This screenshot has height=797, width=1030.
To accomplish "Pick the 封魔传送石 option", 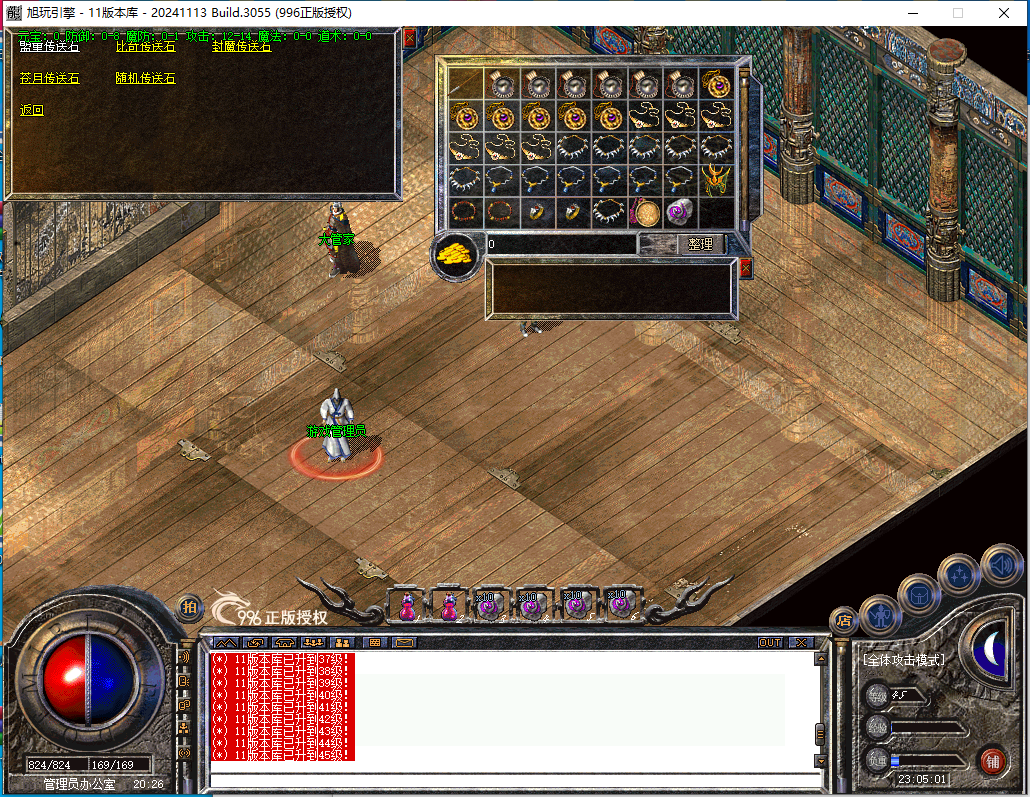I will pos(241,46).
